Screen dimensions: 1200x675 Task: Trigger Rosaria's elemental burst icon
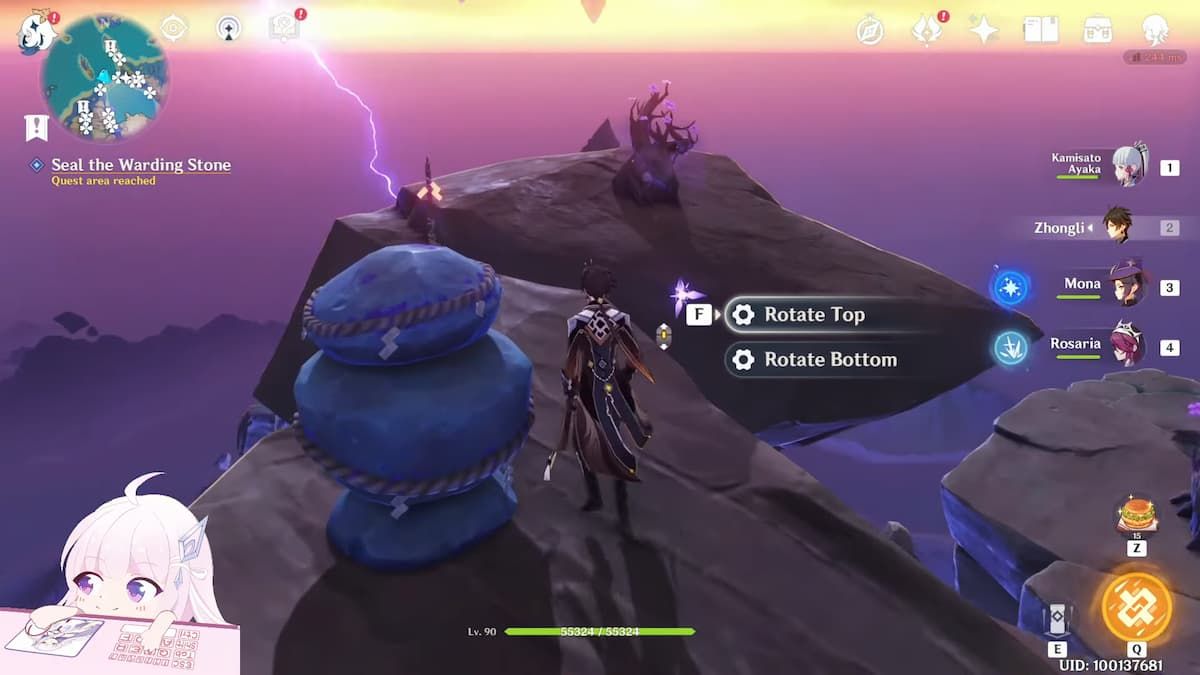click(x=1010, y=347)
